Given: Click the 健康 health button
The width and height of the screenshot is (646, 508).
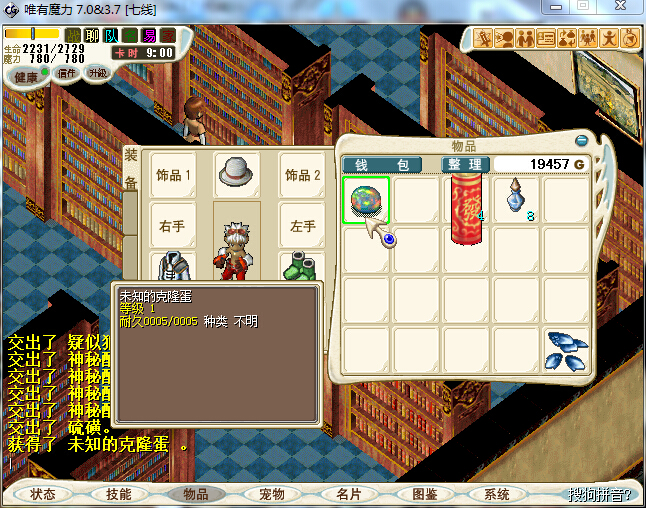Looking at the screenshot, I should tap(27, 77).
